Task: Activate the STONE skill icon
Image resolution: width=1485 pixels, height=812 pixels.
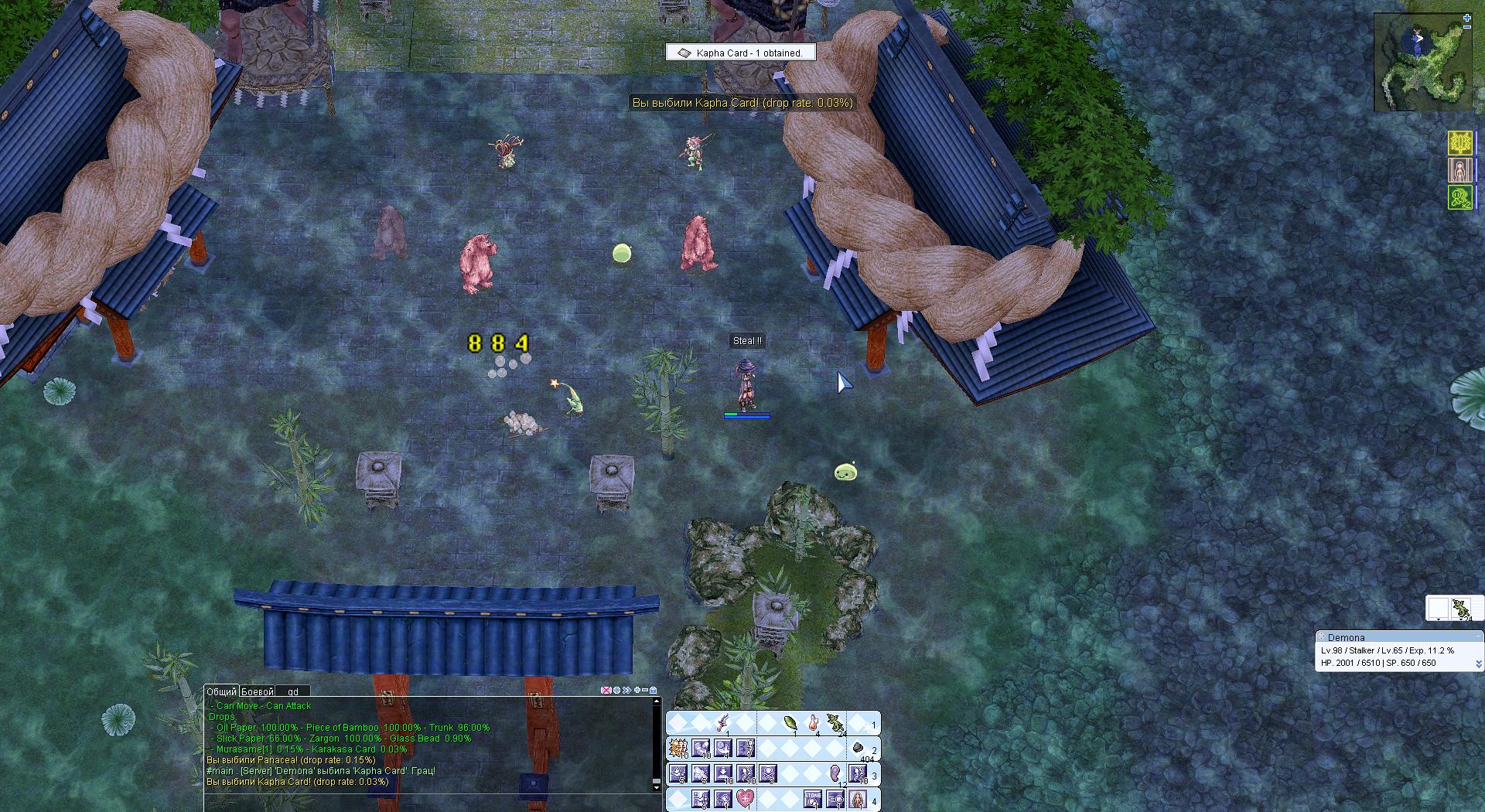Action: pyautogui.click(x=813, y=800)
